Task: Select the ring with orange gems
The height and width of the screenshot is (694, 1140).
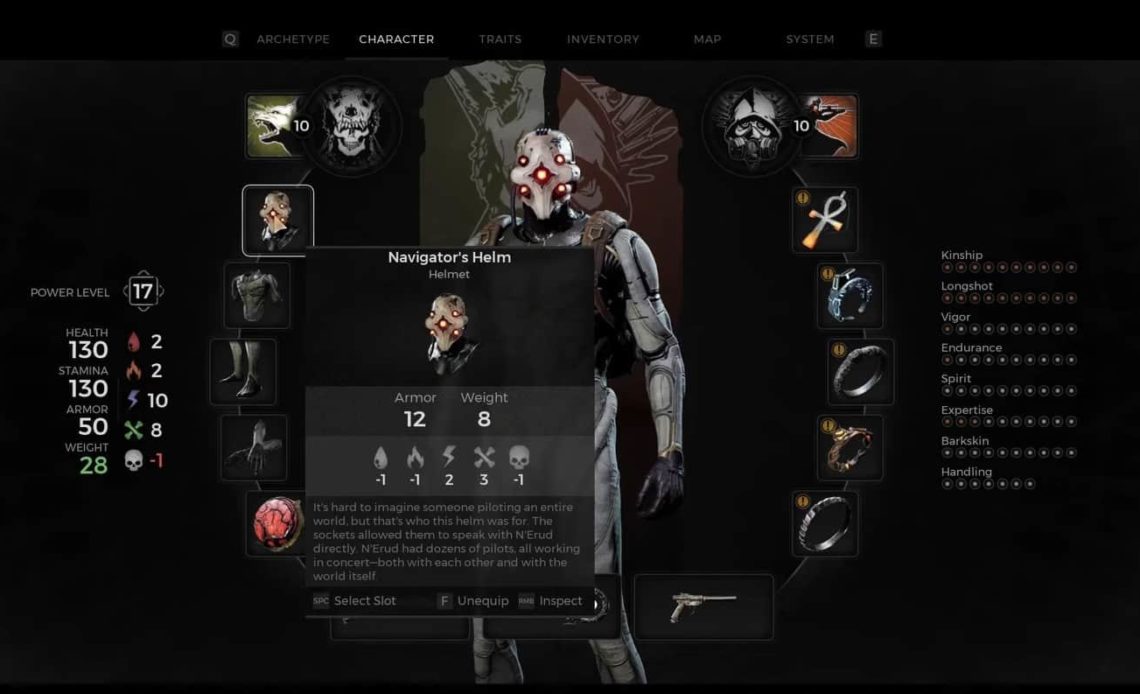Action: (x=850, y=447)
